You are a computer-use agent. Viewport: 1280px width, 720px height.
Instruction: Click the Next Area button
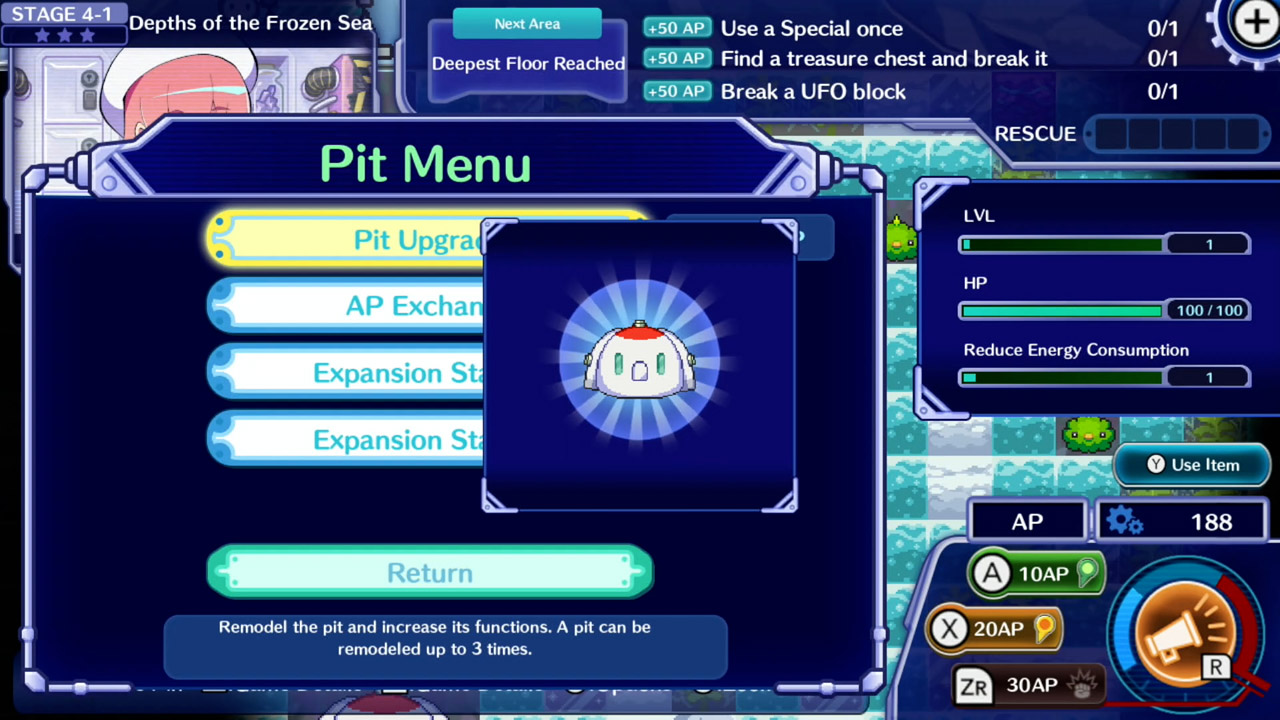[x=527, y=23]
